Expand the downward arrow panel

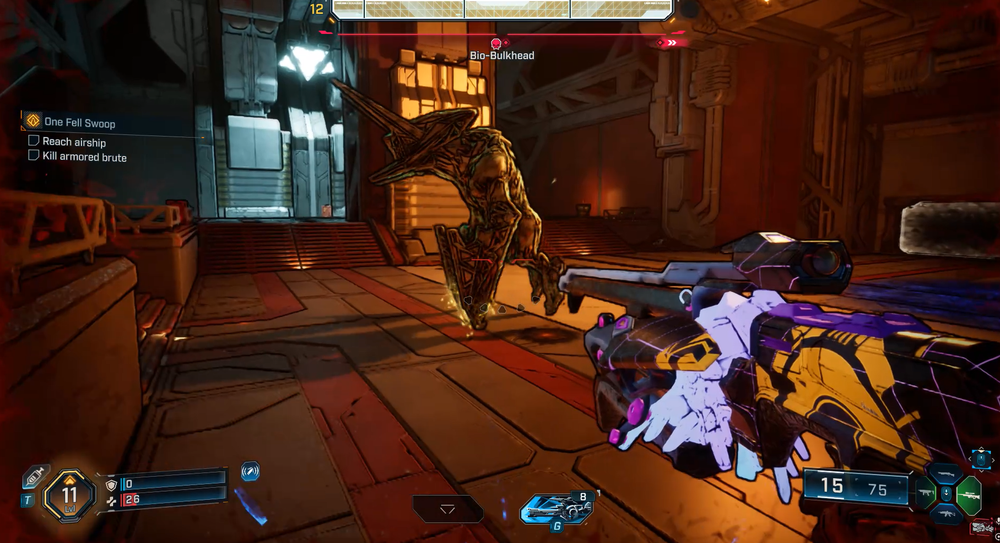coord(447,509)
